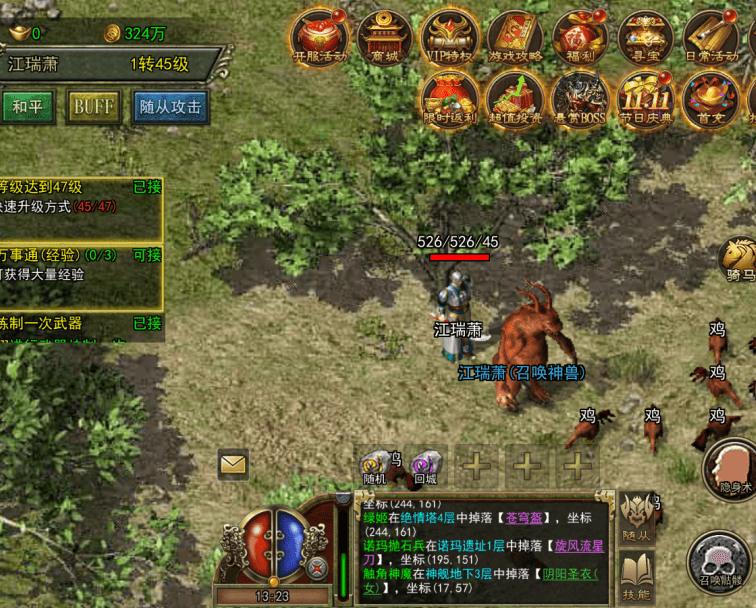Open the yellow BUFF button

point(94,106)
